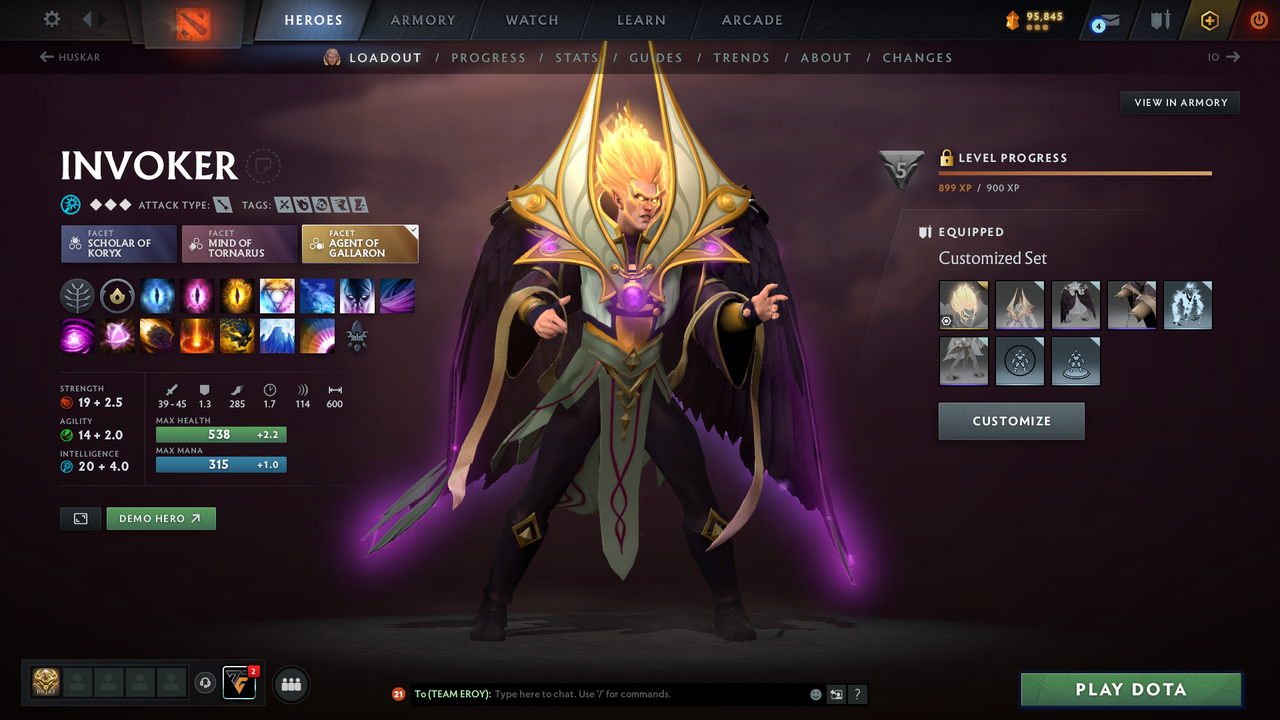Image resolution: width=1280 pixels, height=720 pixels.
Task: Select the Mind of Tornarus facet
Action: [239, 243]
